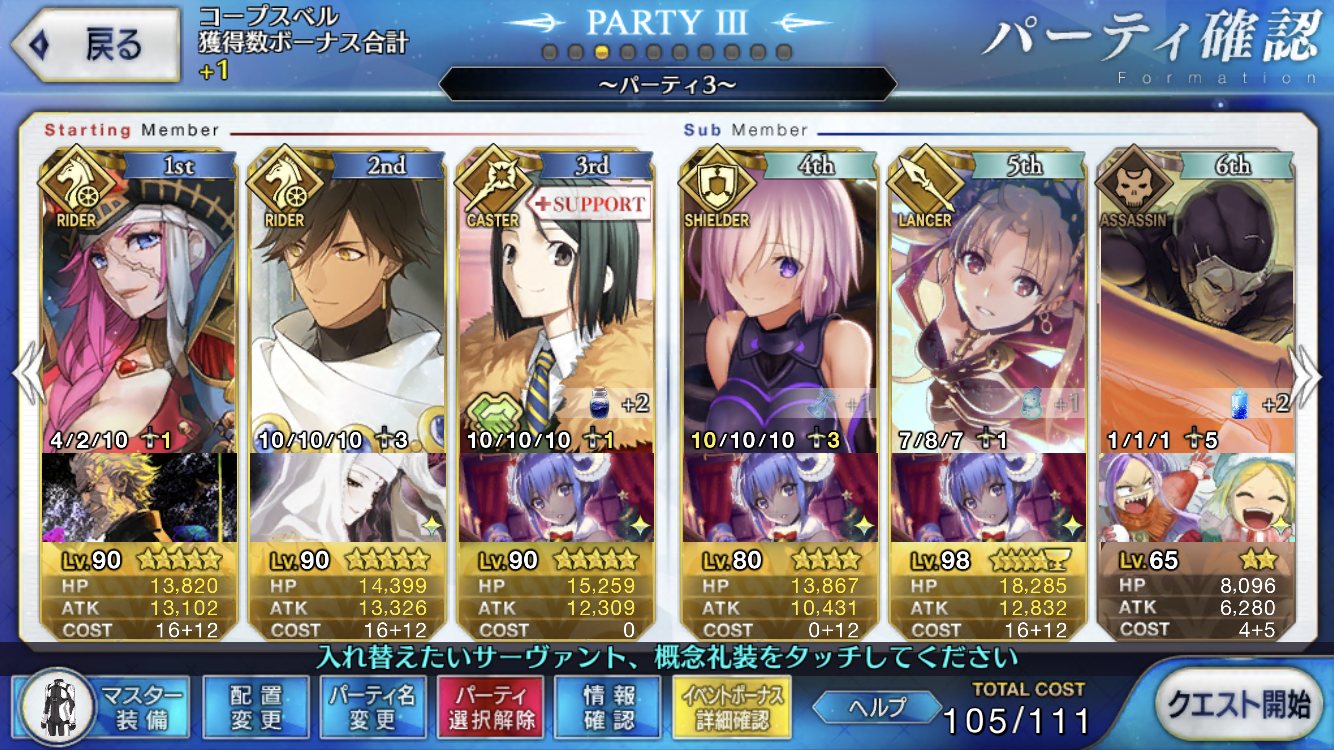Go back with the 戻る button
The height and width of the screenshot is (750, 1334).
96,46
